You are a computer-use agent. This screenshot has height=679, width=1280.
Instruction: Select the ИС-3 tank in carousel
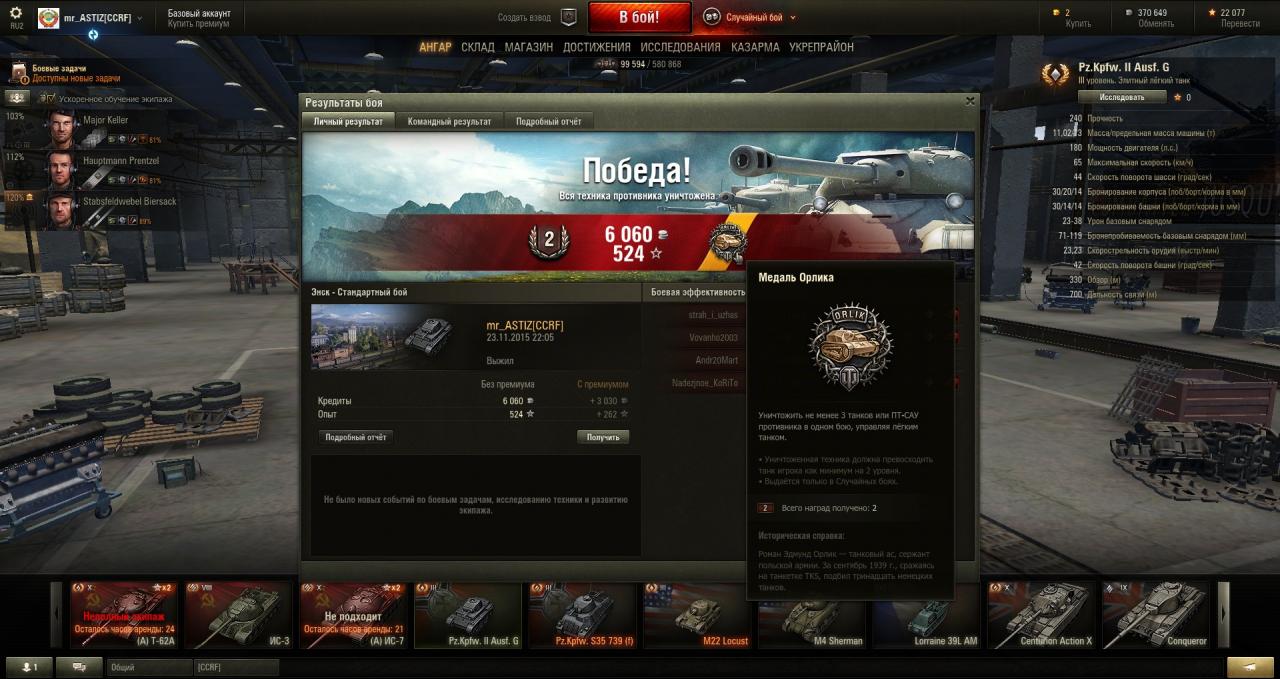(x=238, y=614)
